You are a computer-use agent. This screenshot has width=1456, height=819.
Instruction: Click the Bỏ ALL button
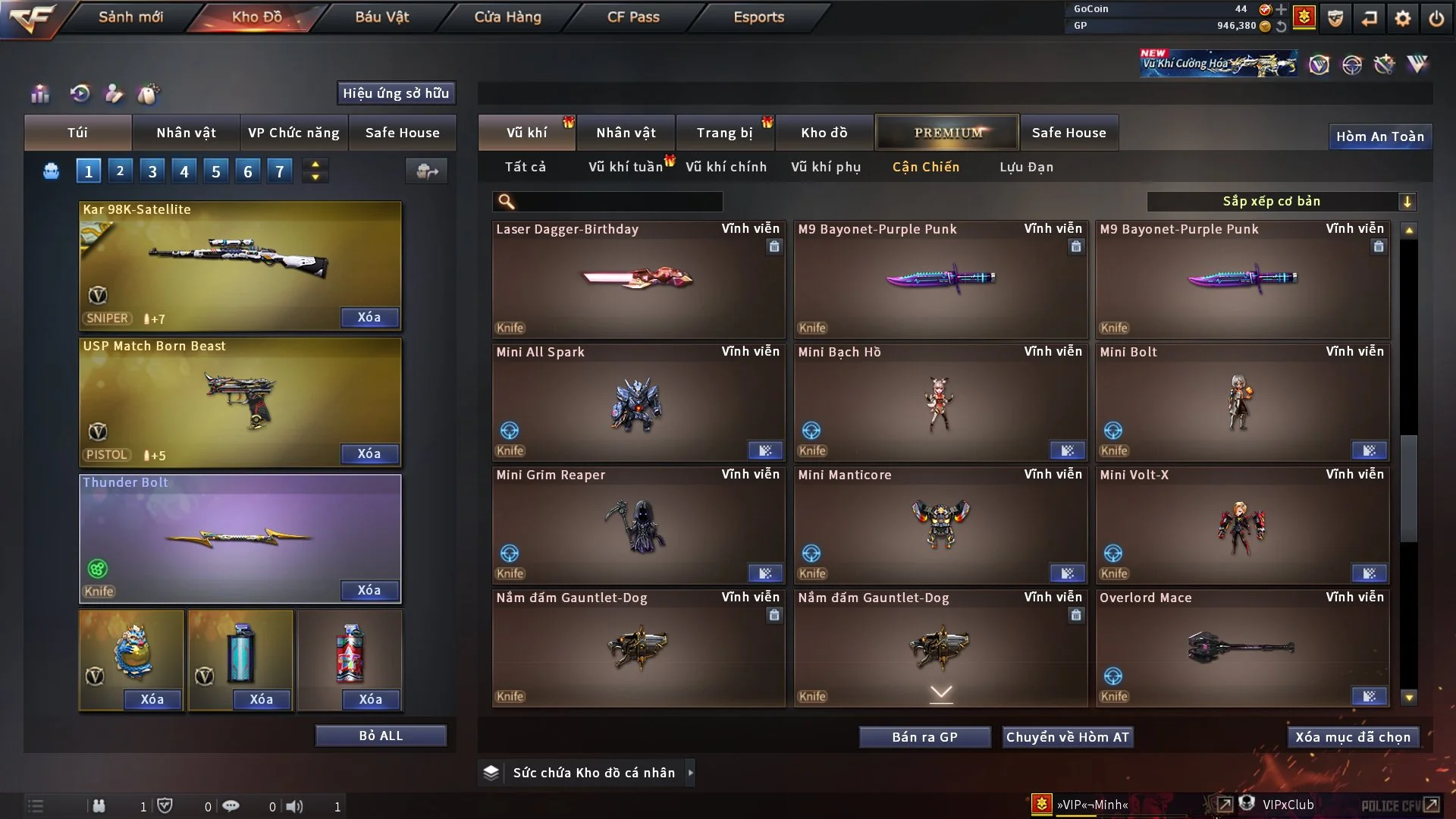point(381,736)
